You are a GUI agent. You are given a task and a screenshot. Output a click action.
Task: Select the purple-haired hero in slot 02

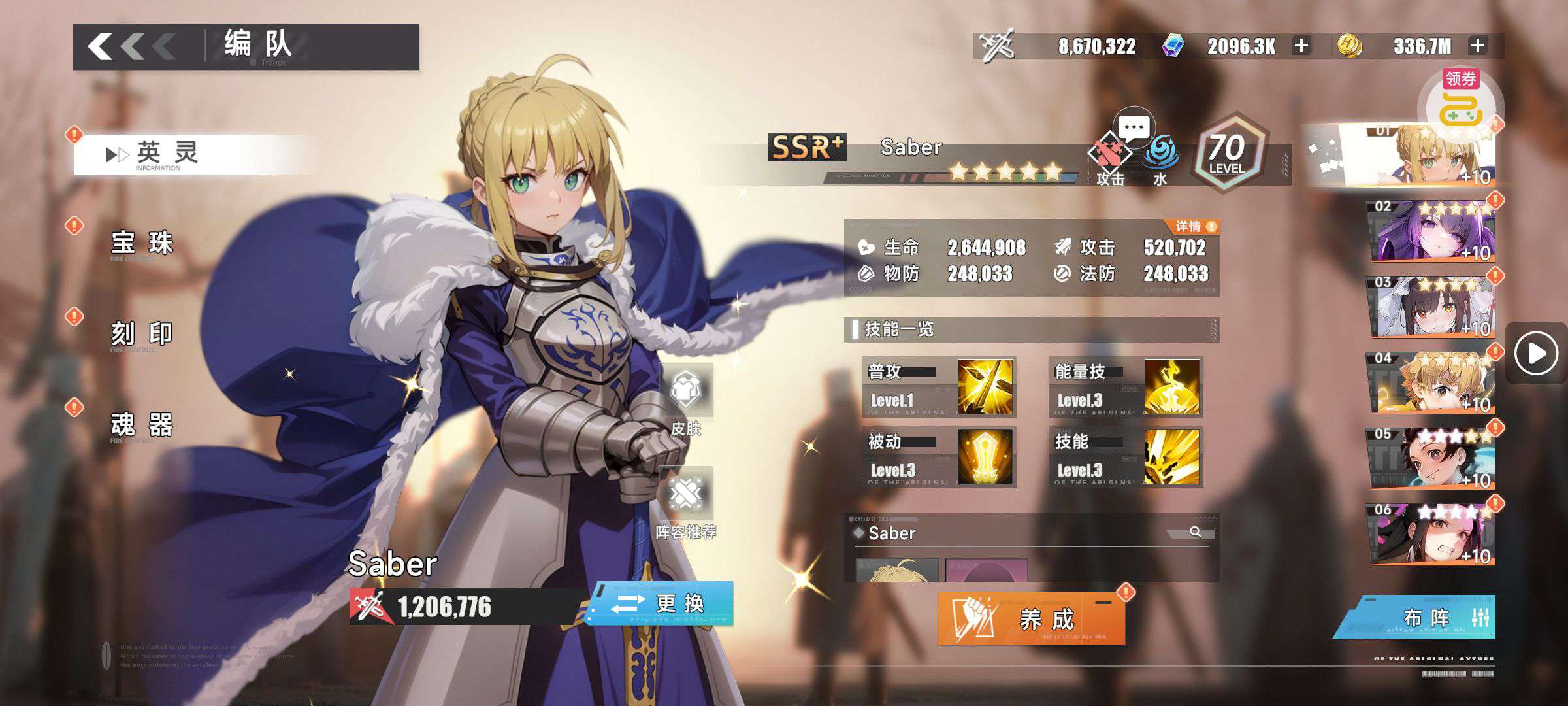click(1433, 232)
